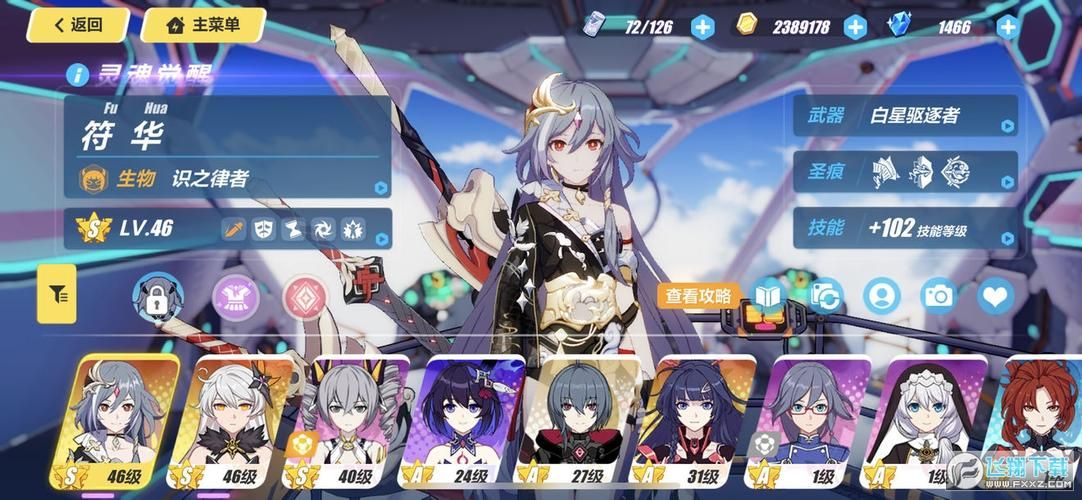Add gold coins with the plus button
Screen dimensions: 1082x500
click(855, 27)
